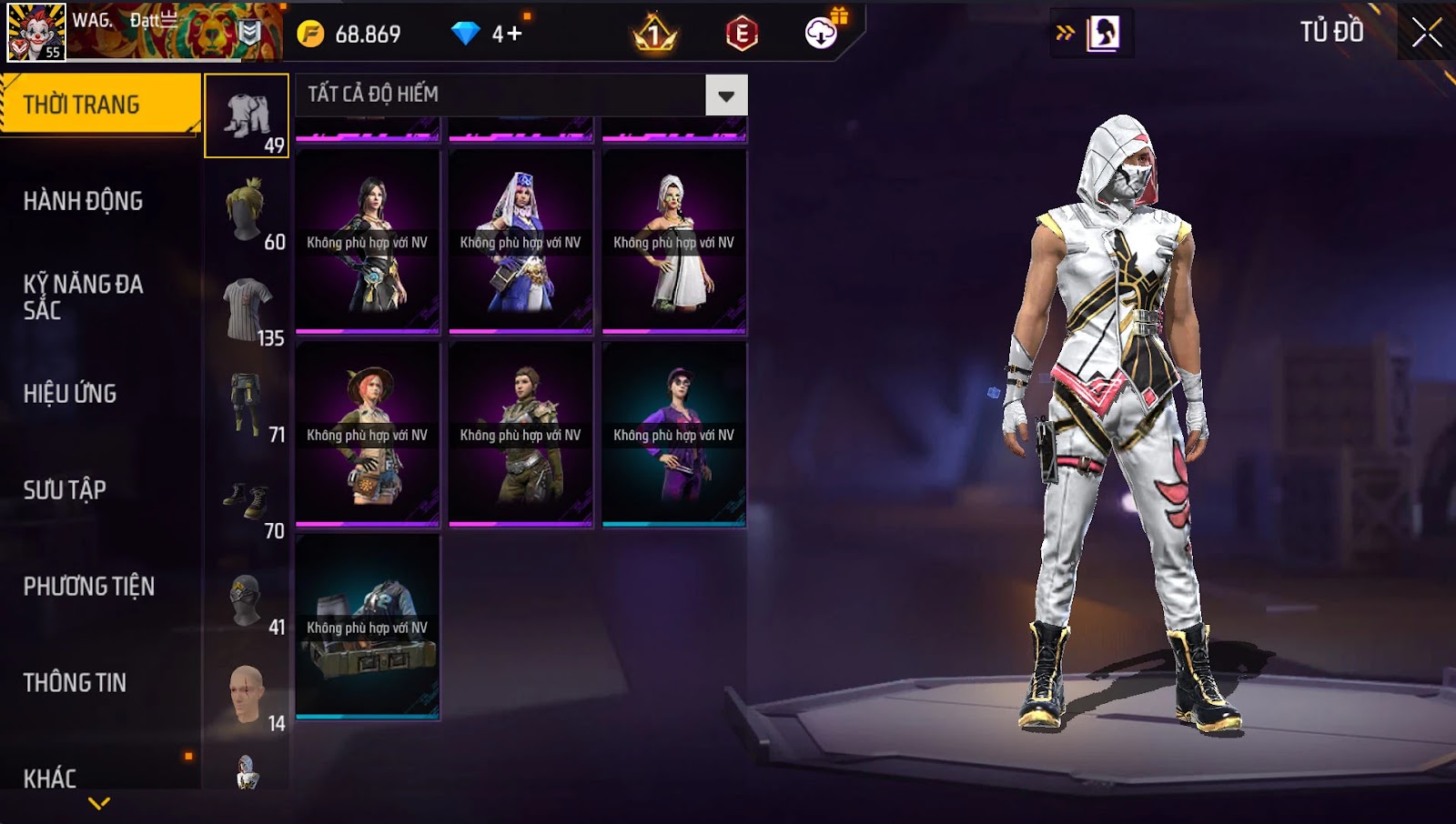Close the wardrobe screen
The width and height of the screenshot is (1456, 824).
1426,33
